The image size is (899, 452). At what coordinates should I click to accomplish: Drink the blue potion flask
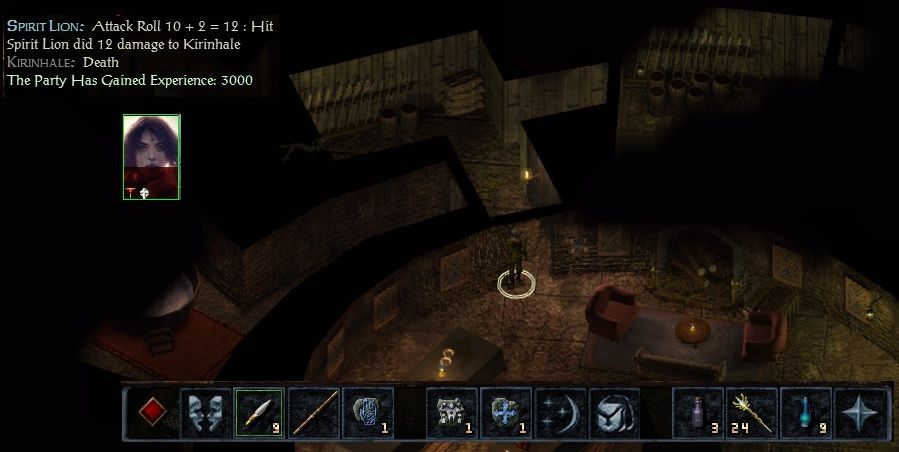click(x=805, y=412)
